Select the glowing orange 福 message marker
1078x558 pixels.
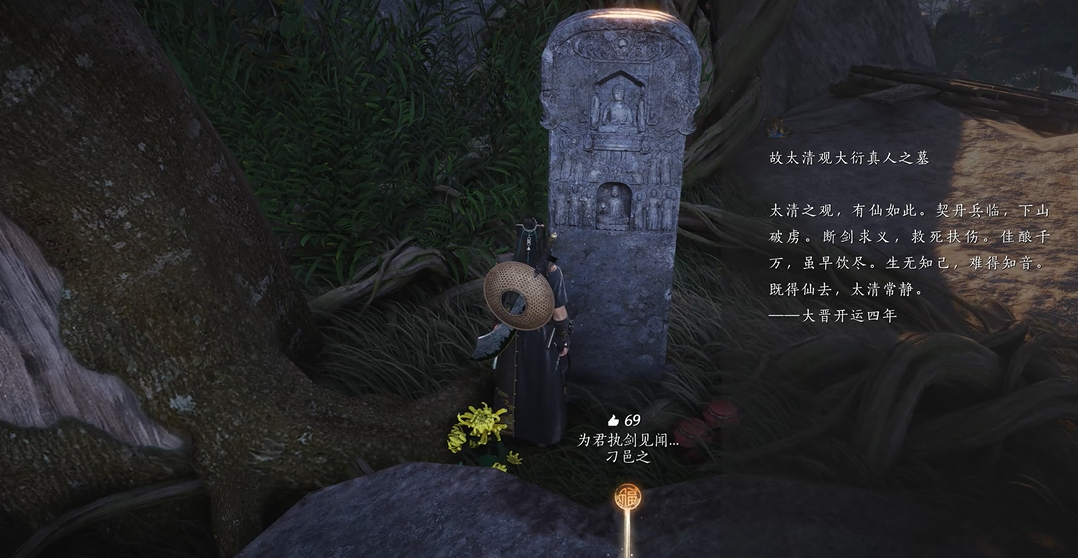(628, 497)
